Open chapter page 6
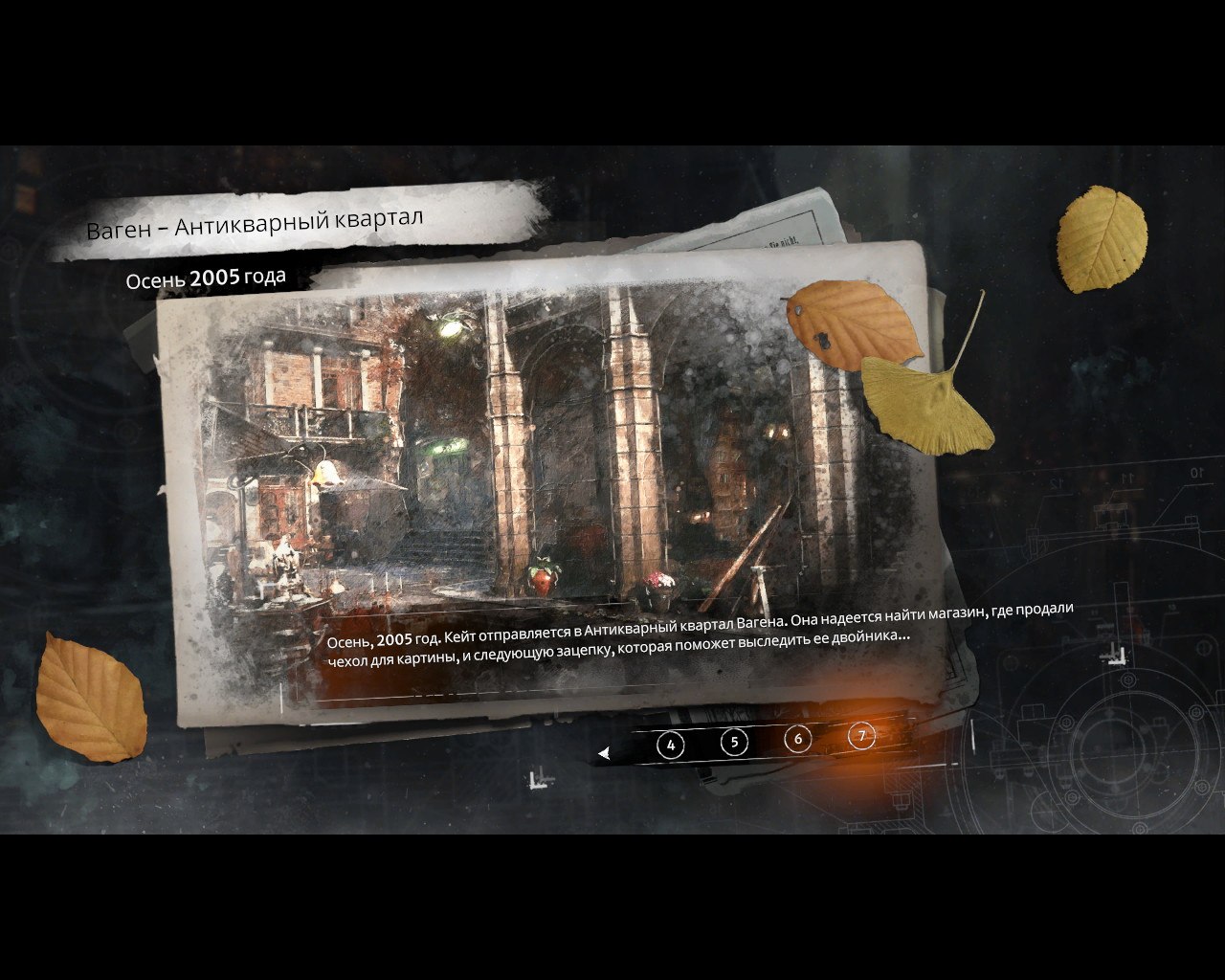1225x980 pixels. tap(798, 739)
